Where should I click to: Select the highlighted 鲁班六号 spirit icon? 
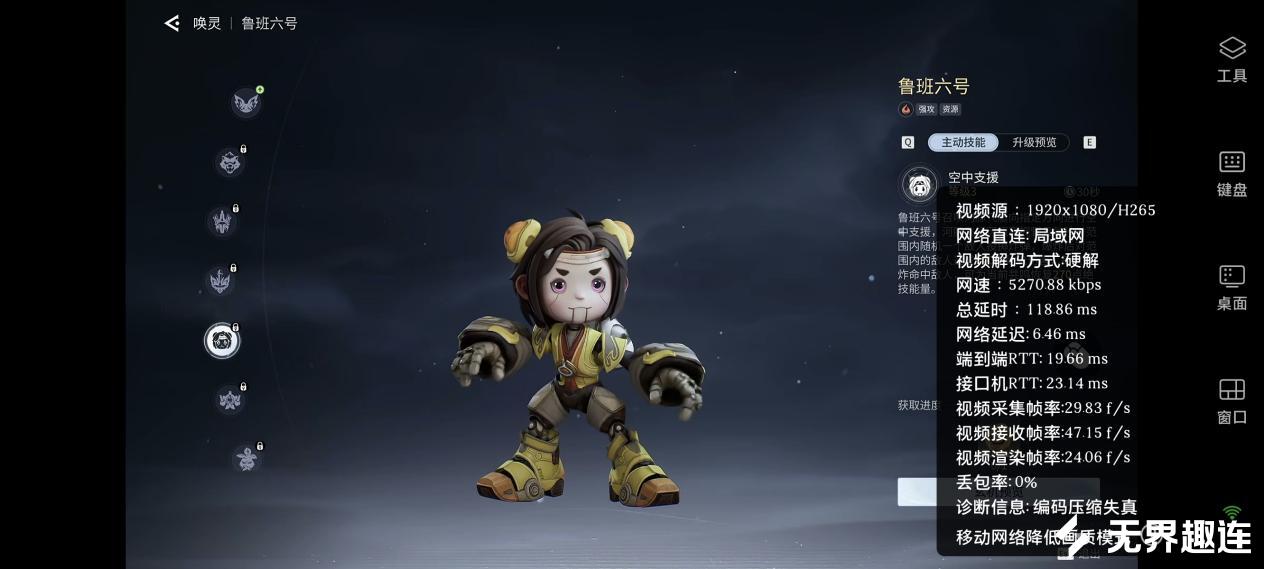(222, 341)
